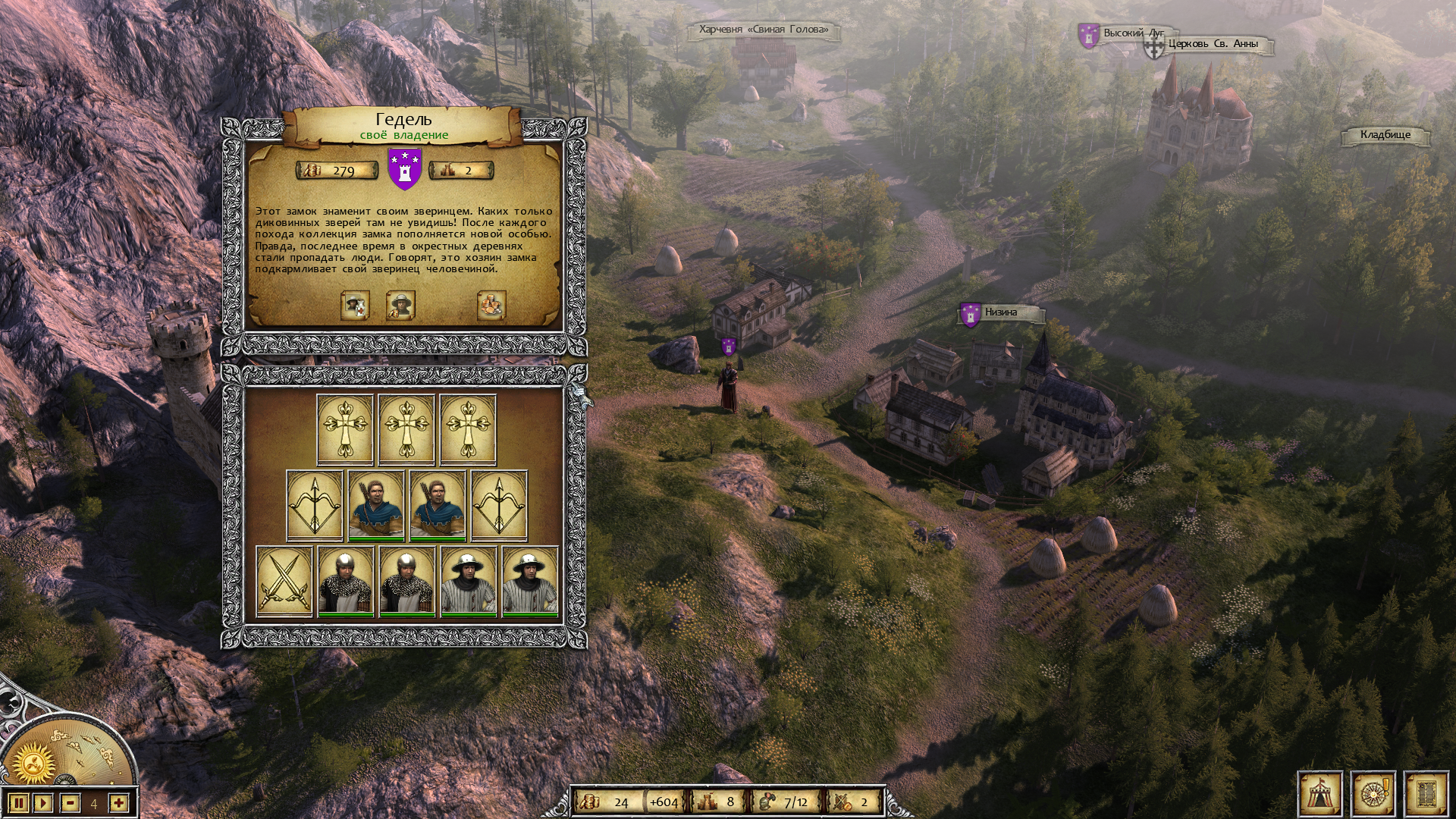Click the hire soldier icon with coins
Viewport: 1456px width, 819px height.
coord(400,305)
